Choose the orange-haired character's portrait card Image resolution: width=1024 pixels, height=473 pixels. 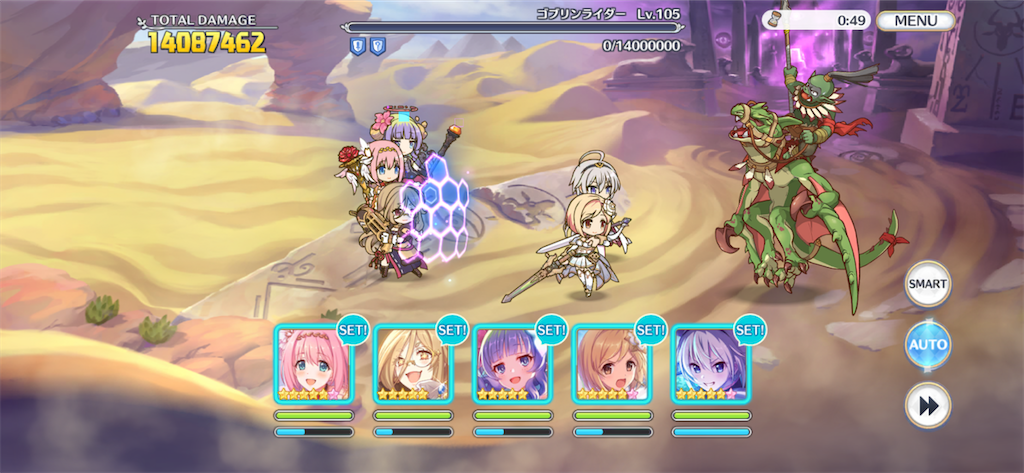click(x=611, y=363)
